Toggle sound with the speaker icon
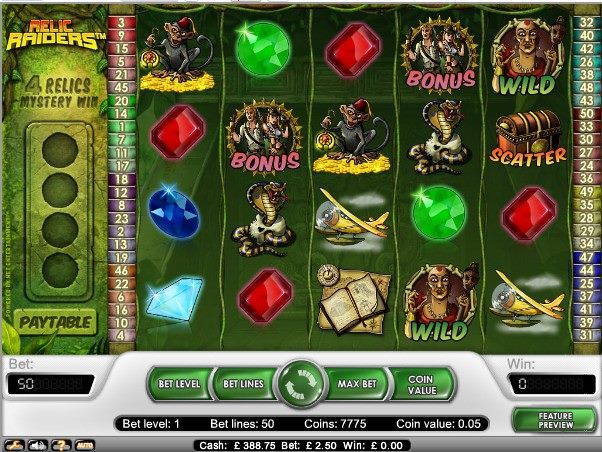 click(x=35, y=443)
